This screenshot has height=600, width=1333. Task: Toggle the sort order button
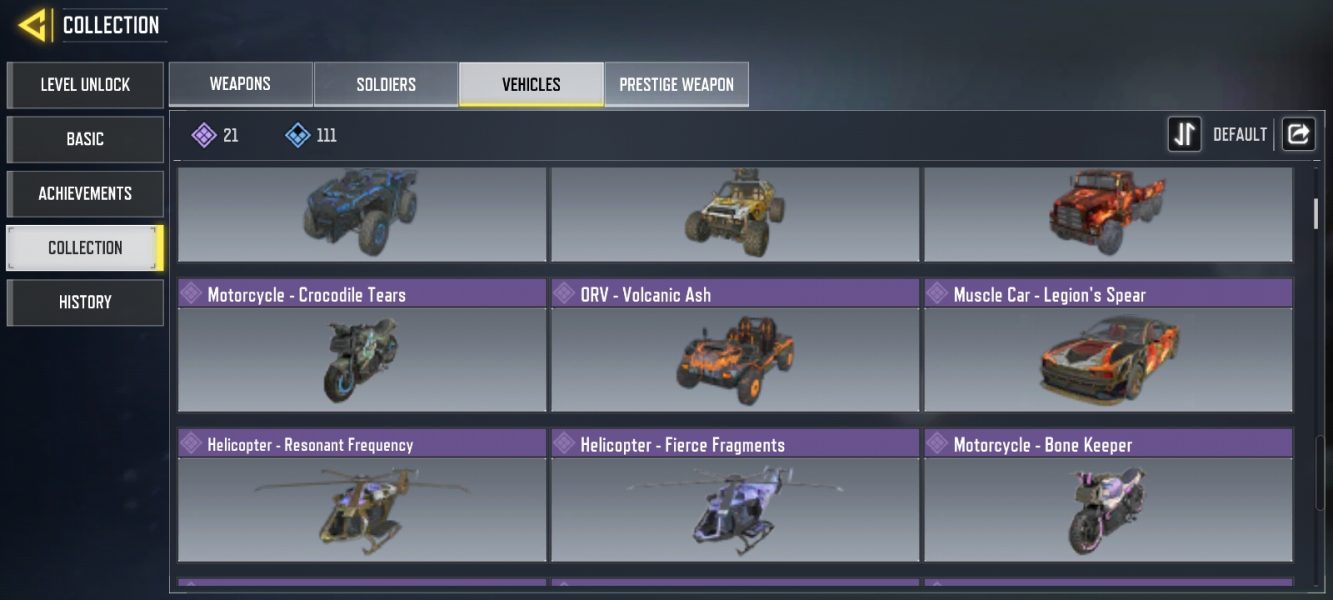coord(1184,134)
